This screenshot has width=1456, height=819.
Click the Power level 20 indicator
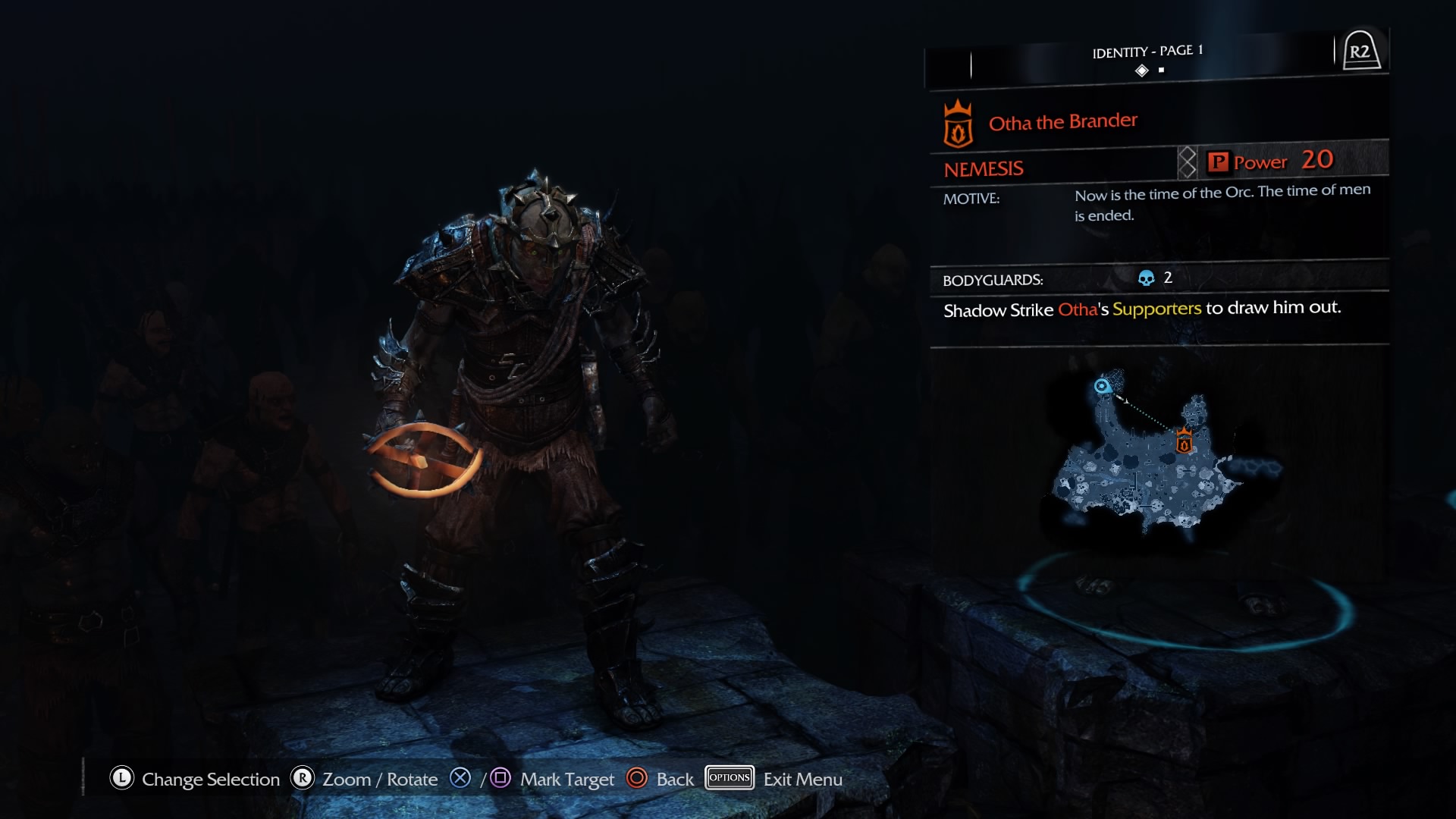point(1282,161)
